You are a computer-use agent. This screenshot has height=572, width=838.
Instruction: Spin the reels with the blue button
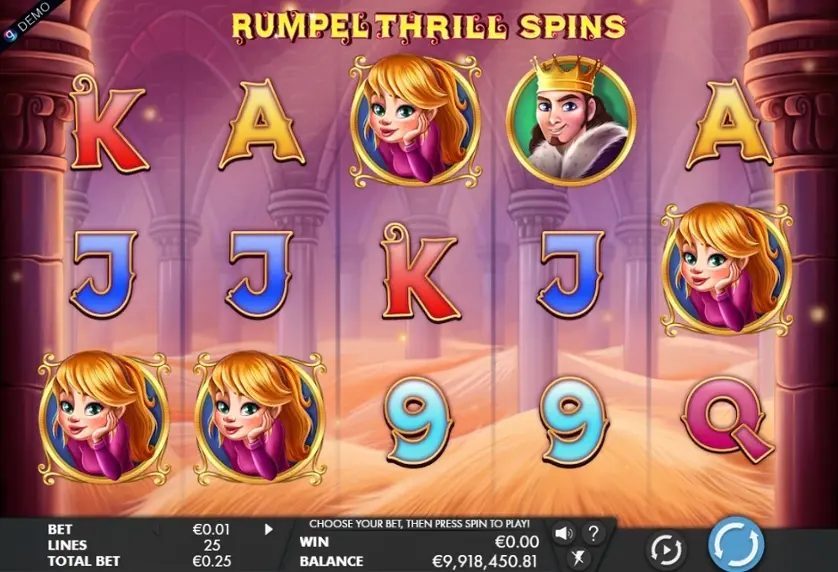736,547
